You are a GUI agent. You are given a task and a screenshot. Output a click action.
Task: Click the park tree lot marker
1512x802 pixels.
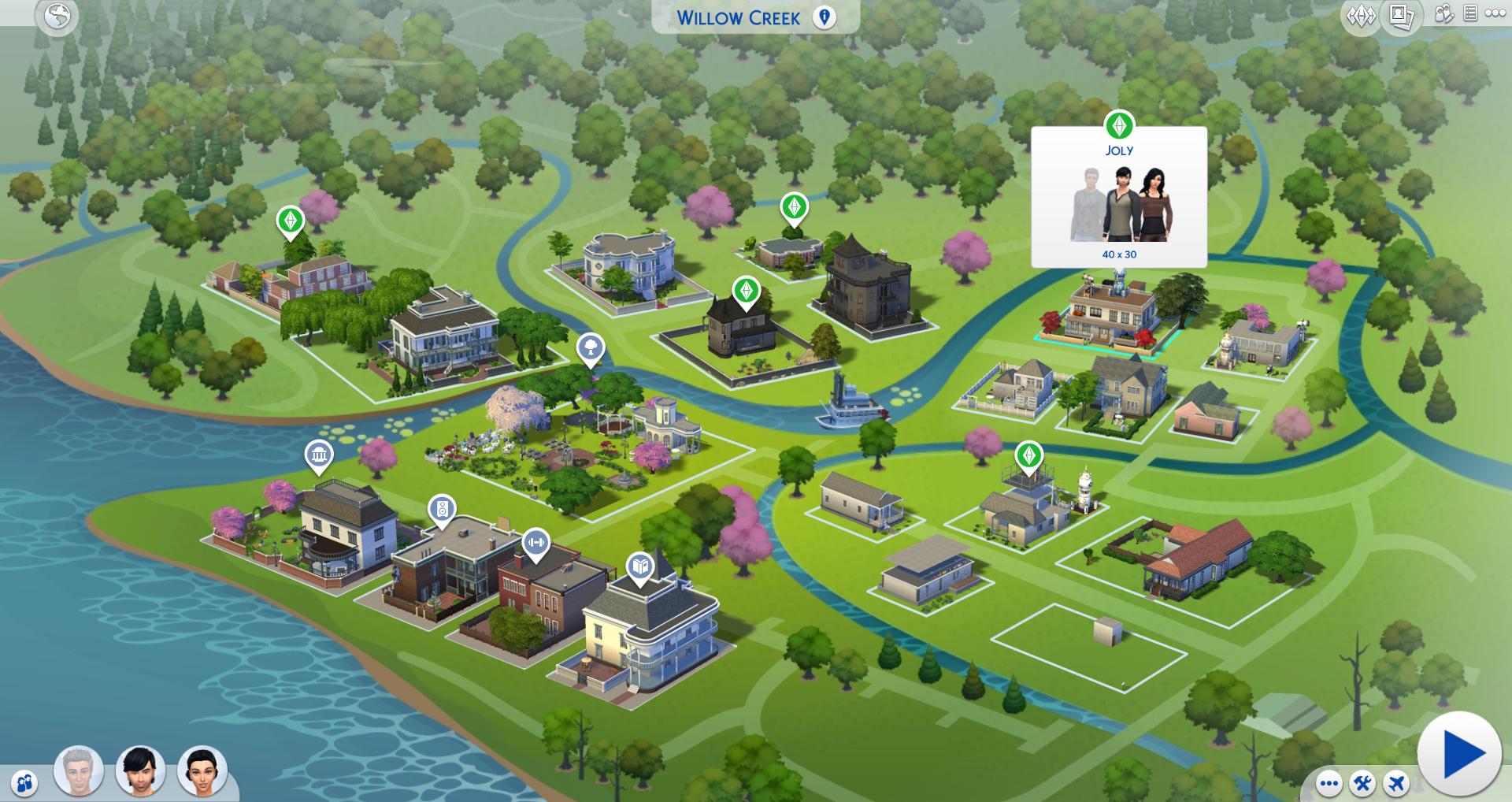pos(591,347)
